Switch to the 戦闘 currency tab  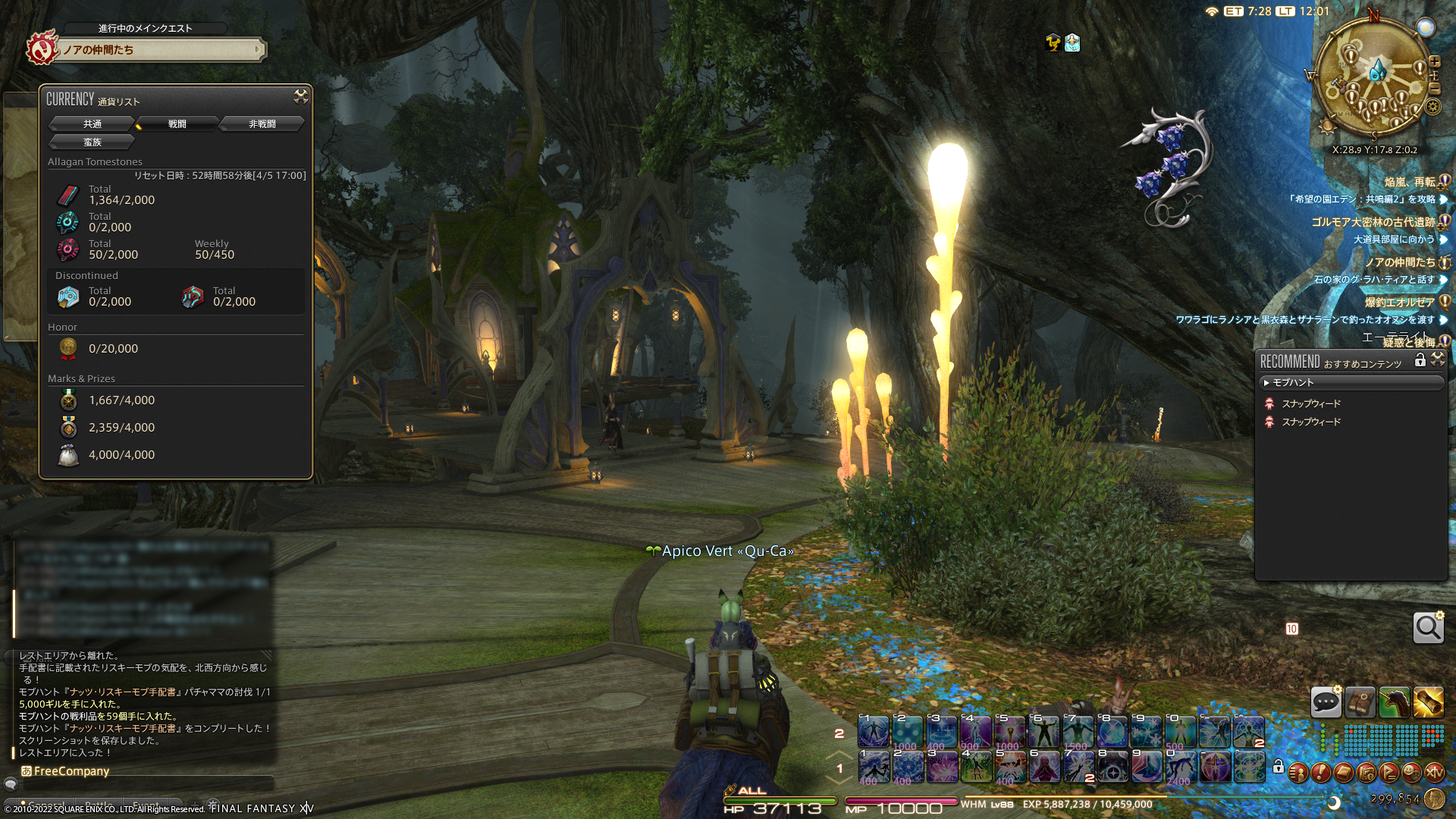(177, 124)
